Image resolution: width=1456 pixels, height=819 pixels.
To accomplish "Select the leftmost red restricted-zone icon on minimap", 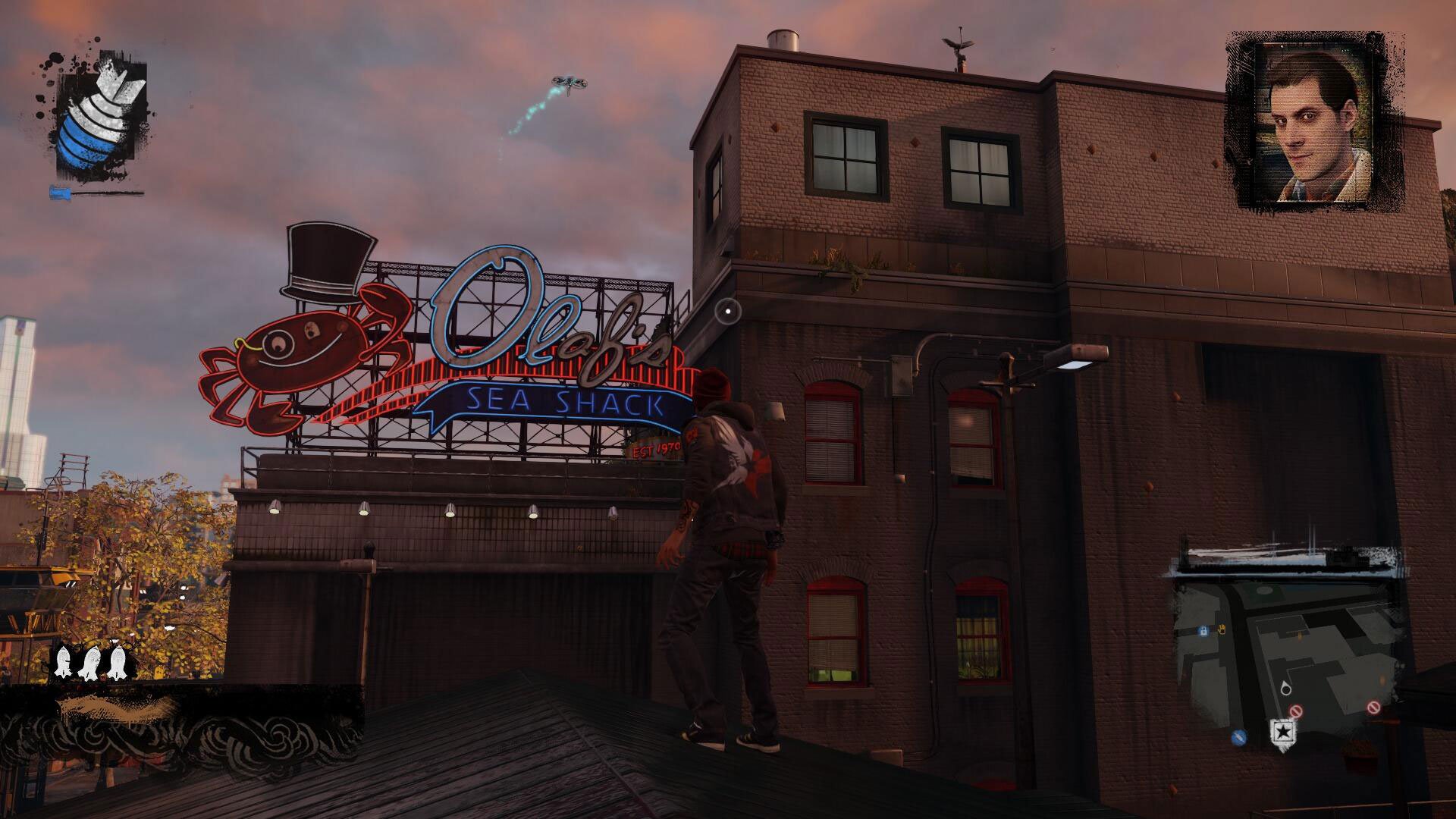I will click(1295, 710).
